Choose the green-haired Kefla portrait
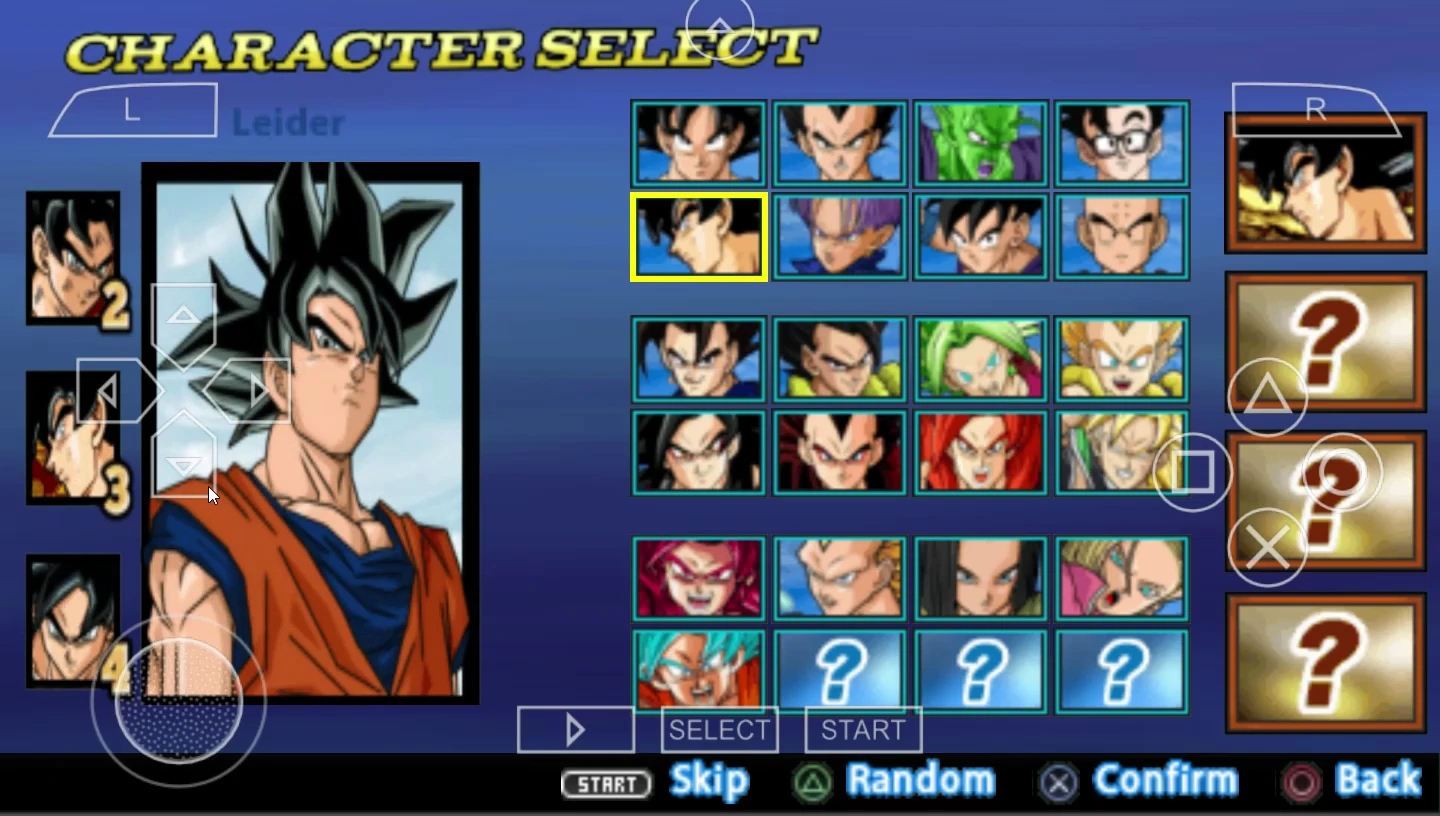The width and height of the screenshot is (1440, 816). pyautogui.click(x=980, y=360)
